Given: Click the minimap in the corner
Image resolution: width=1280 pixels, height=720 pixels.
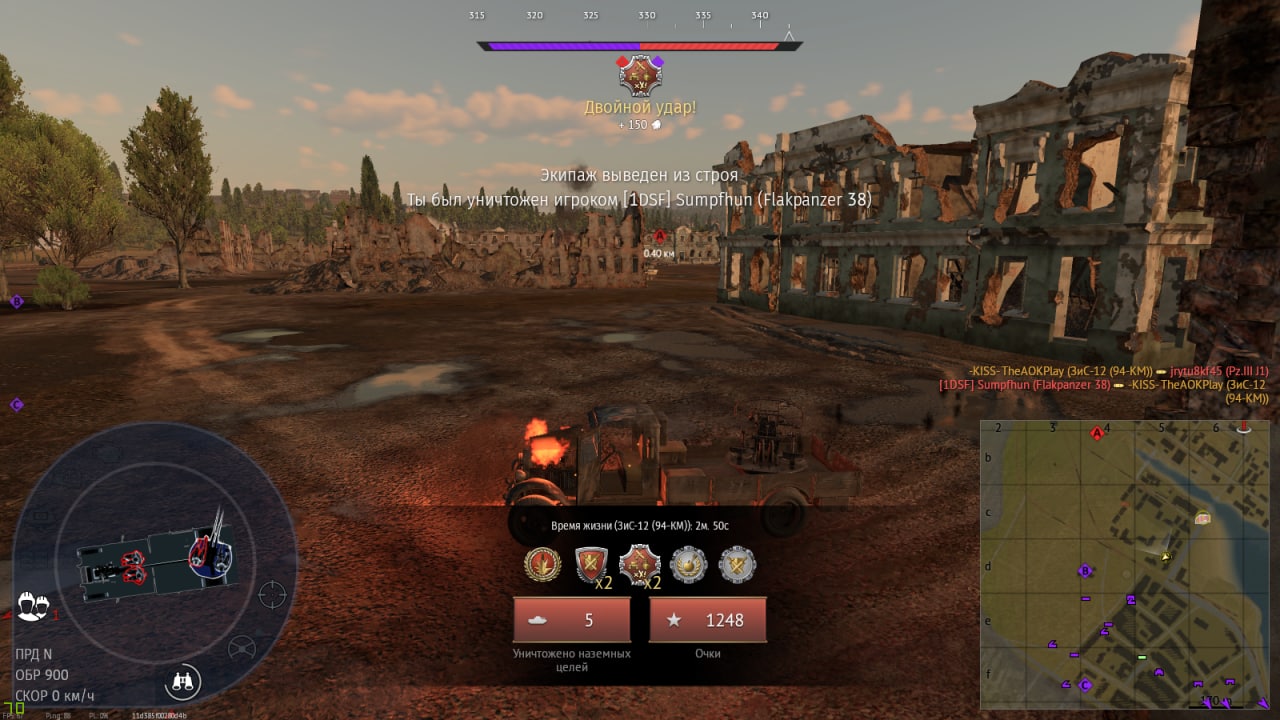Looking at the screenshot, I should pos(1124,563).
